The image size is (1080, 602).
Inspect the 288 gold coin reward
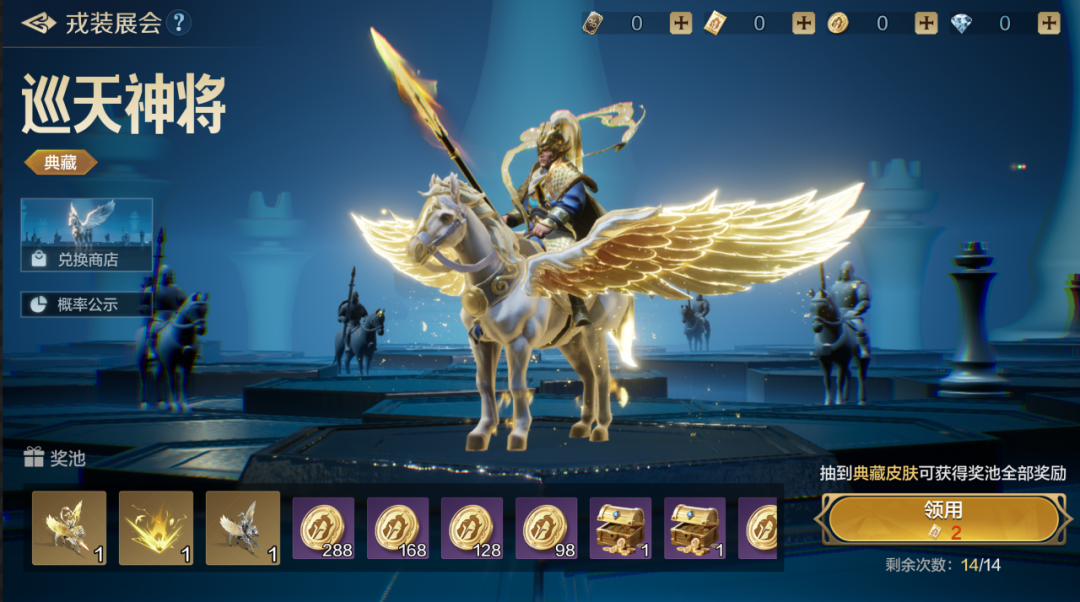tap(324, 528)
